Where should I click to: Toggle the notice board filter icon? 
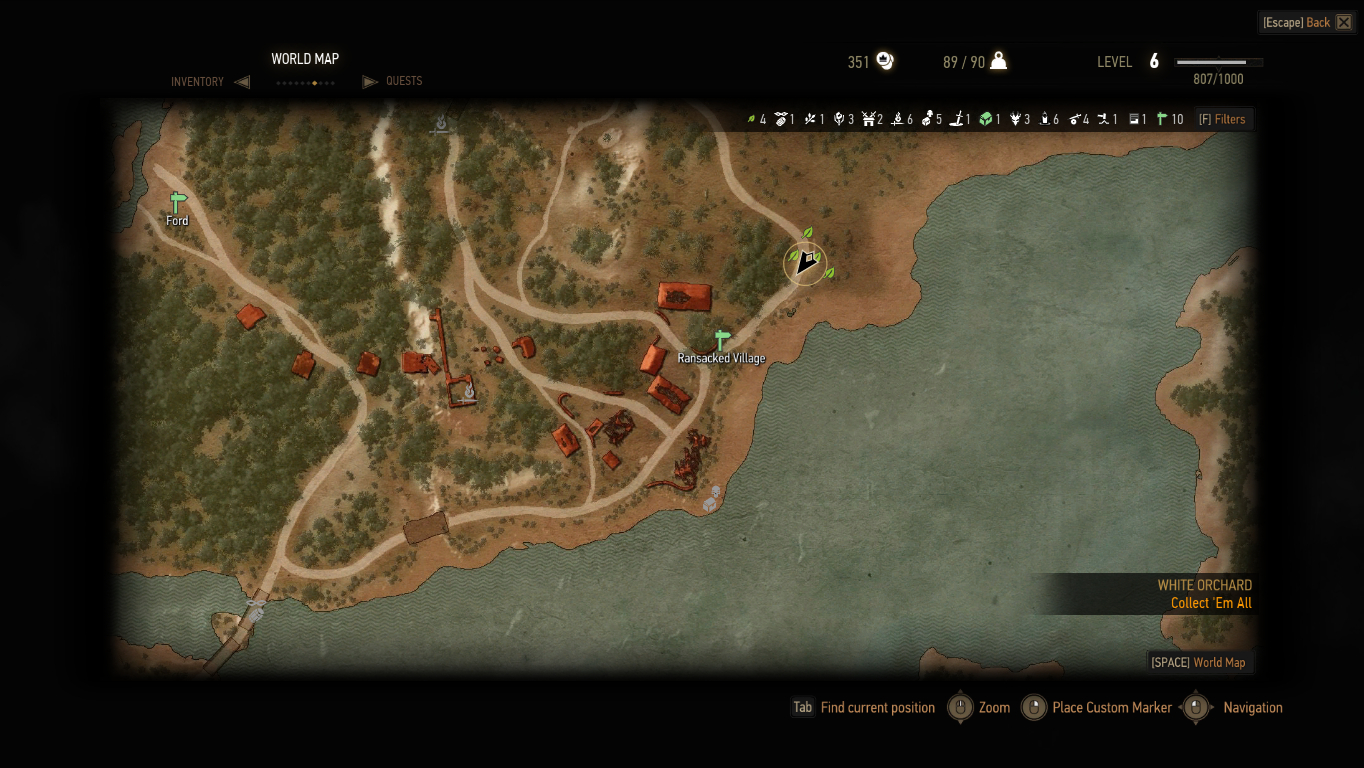click(1135, 119)
